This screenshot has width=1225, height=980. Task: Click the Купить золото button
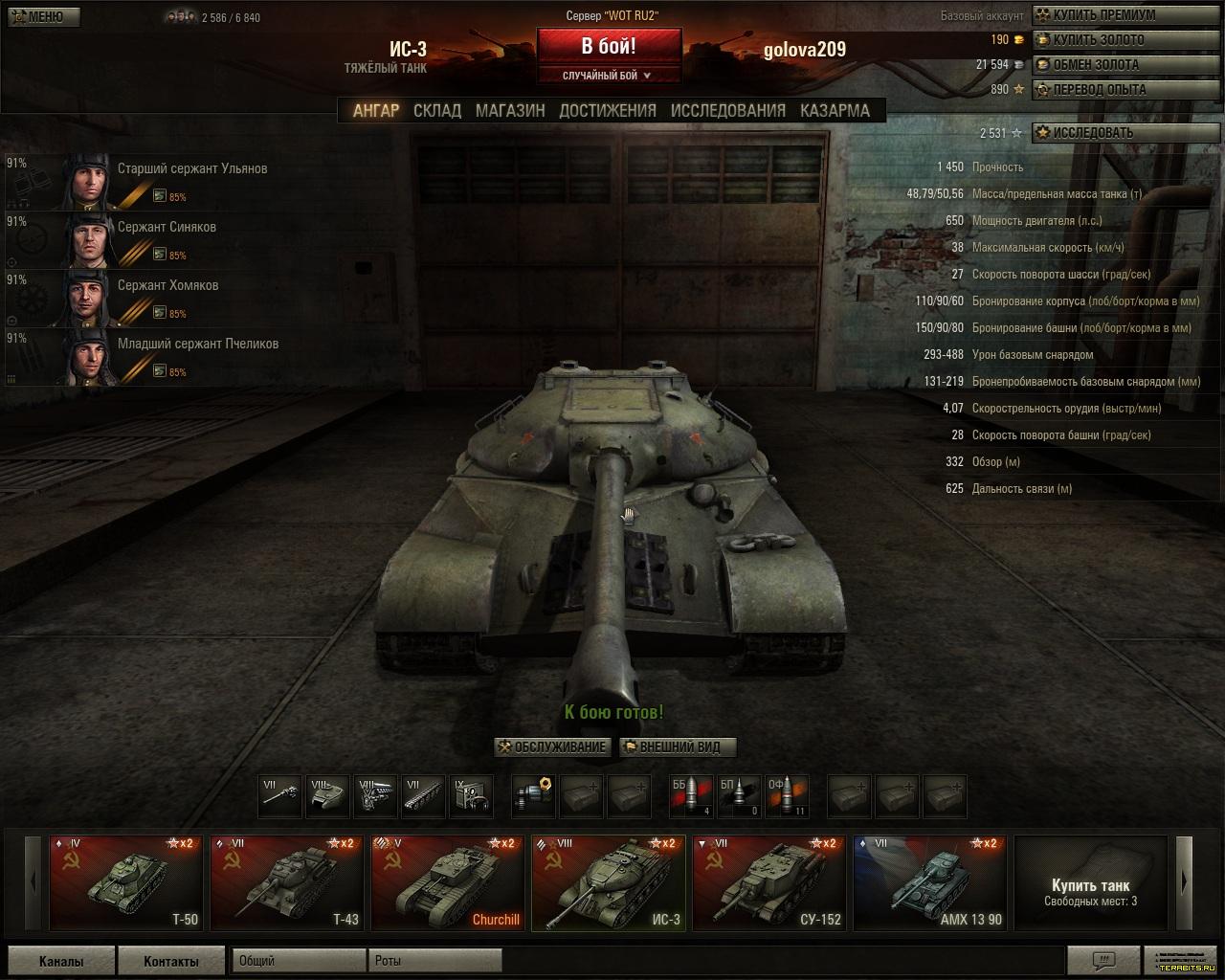point(1098,40)
